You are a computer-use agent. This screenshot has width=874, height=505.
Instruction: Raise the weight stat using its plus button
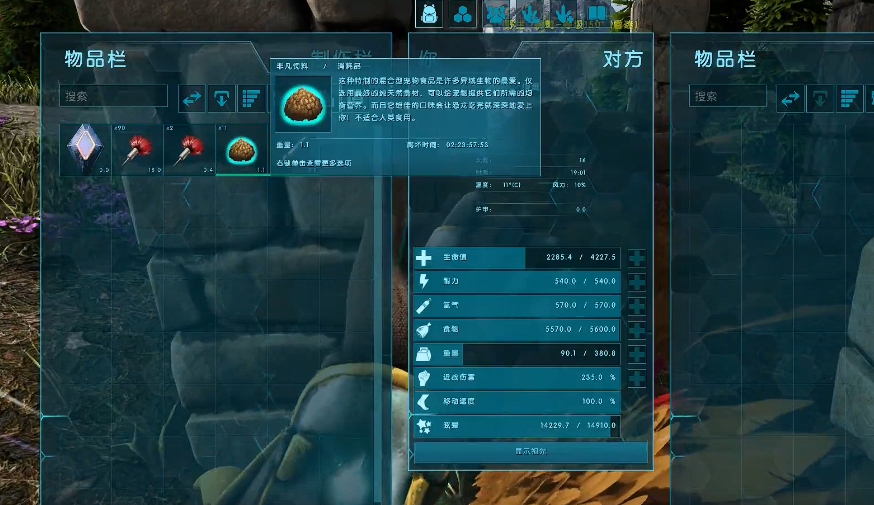636,354
